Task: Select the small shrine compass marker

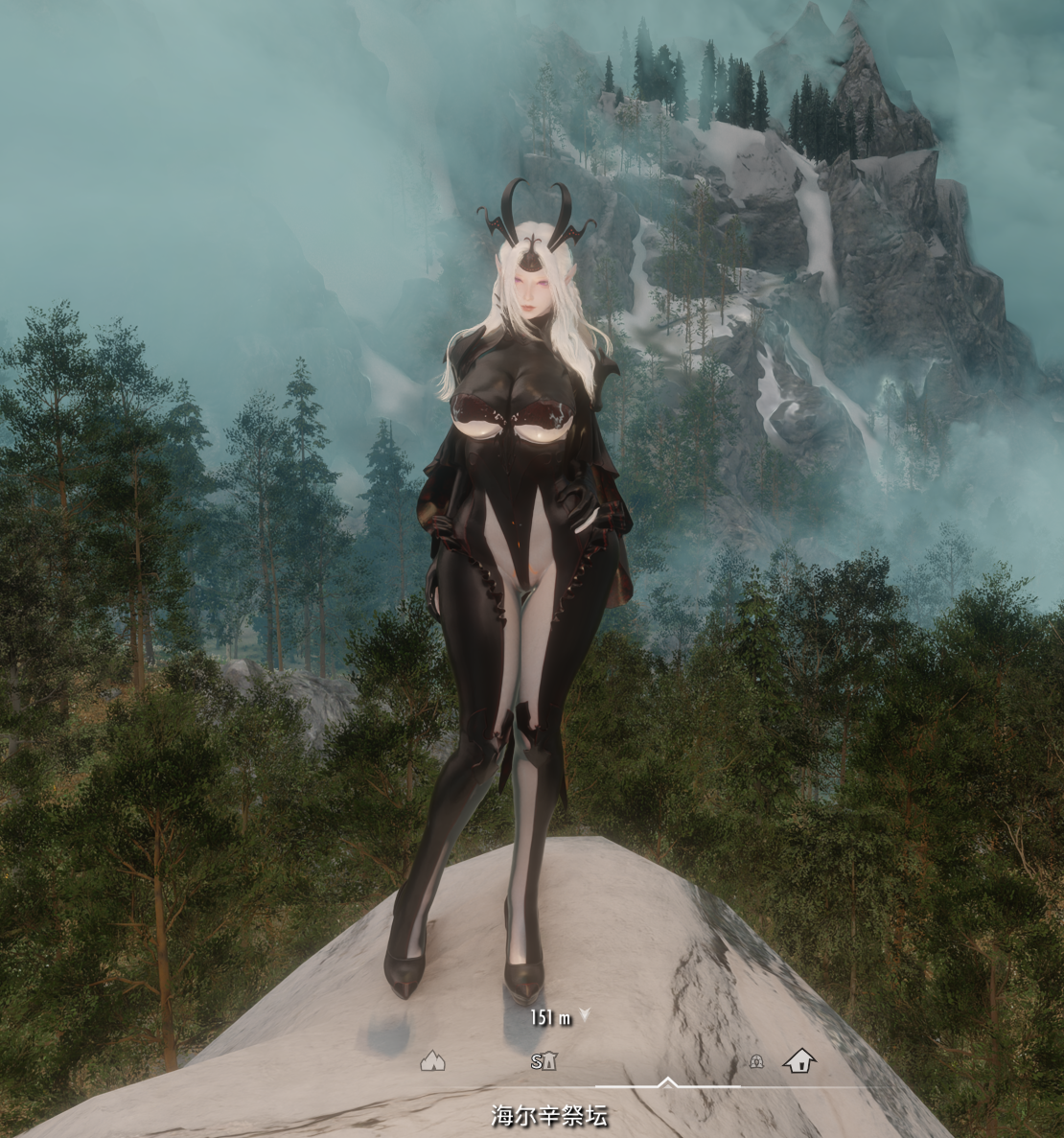Action: pyautogui.click(x=756, y=1061)
